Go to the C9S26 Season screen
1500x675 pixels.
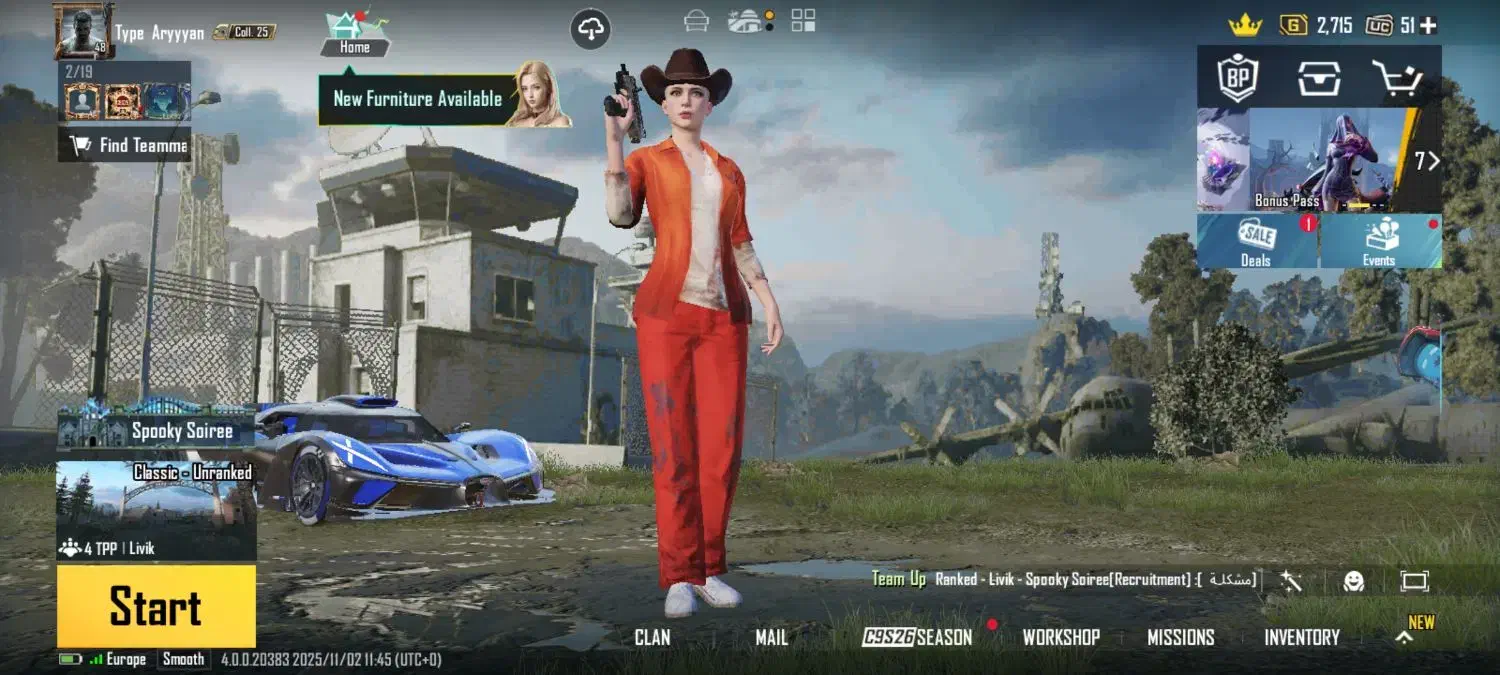[x=917, y=637]
